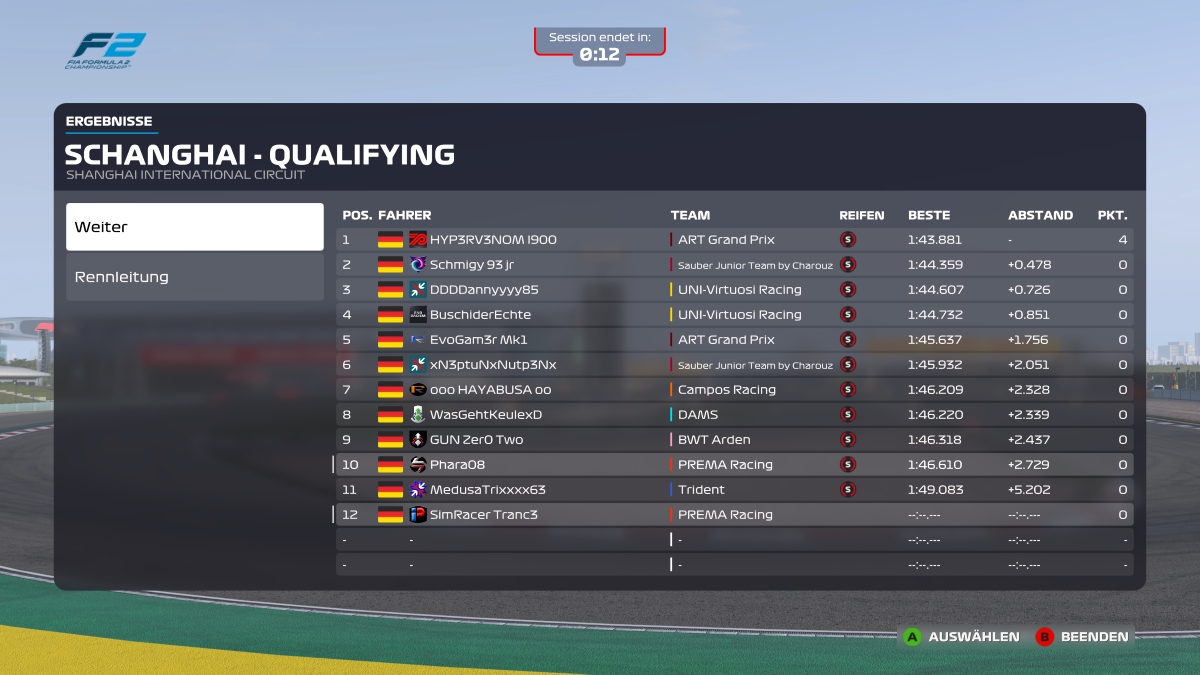Choose MedusaTrixxxx63's qualifying row
The image size is (1200, 675).
tap(488, 490)
